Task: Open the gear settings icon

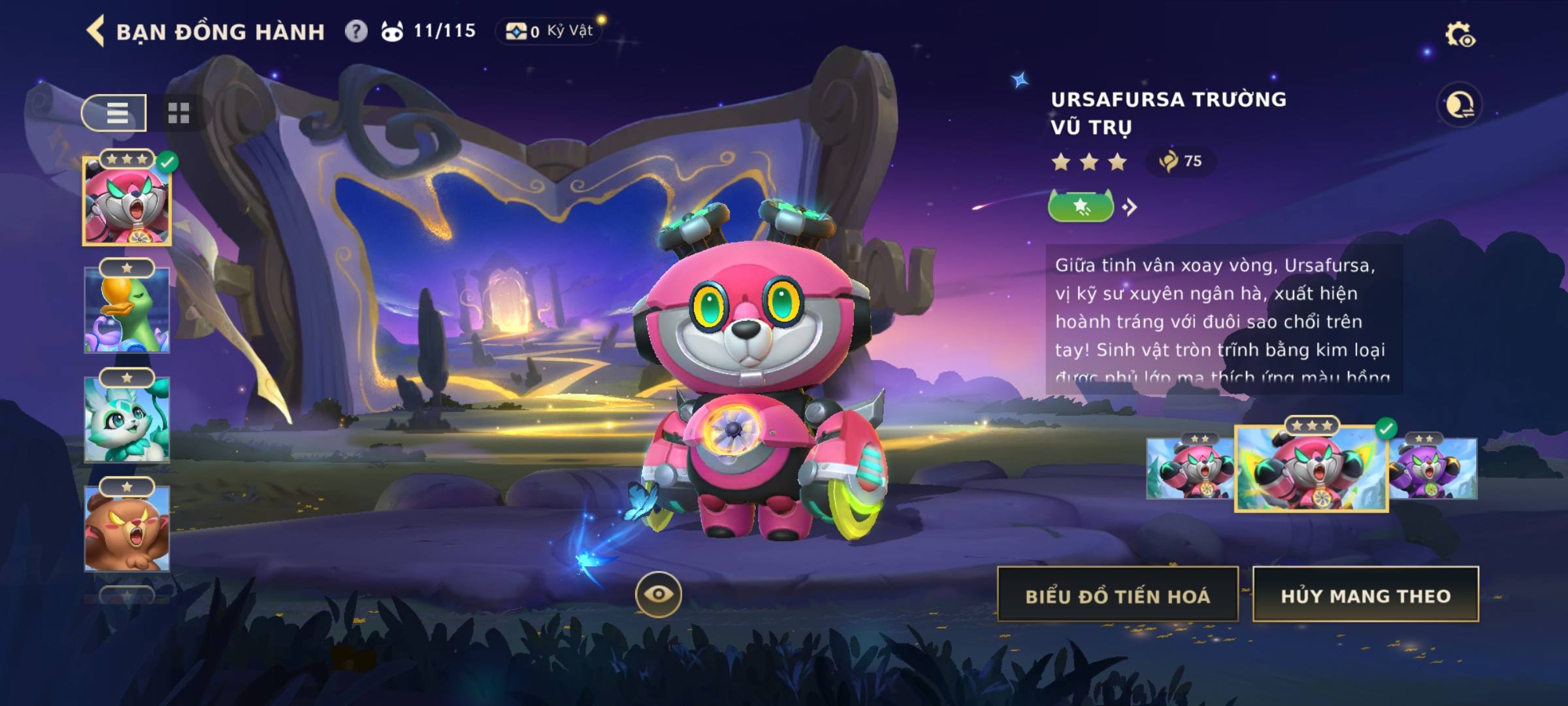Action: (1459, 35)
